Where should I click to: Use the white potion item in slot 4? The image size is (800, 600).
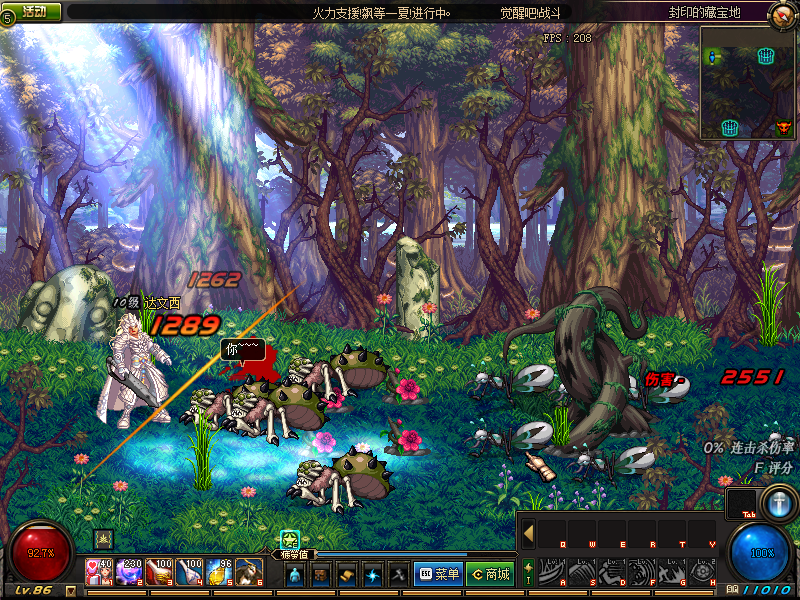coord(189,573)
